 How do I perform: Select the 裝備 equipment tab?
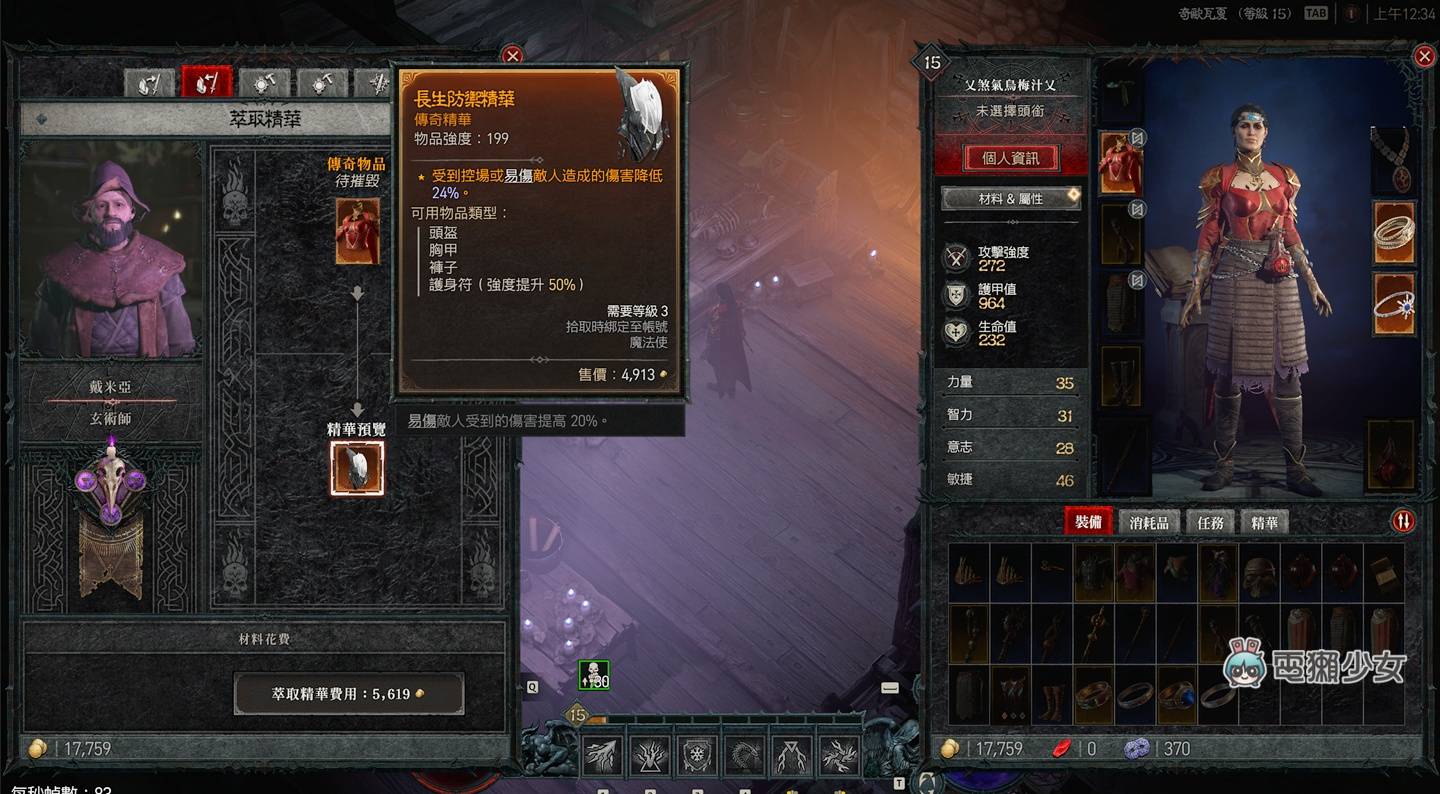tap(1088, 522)
